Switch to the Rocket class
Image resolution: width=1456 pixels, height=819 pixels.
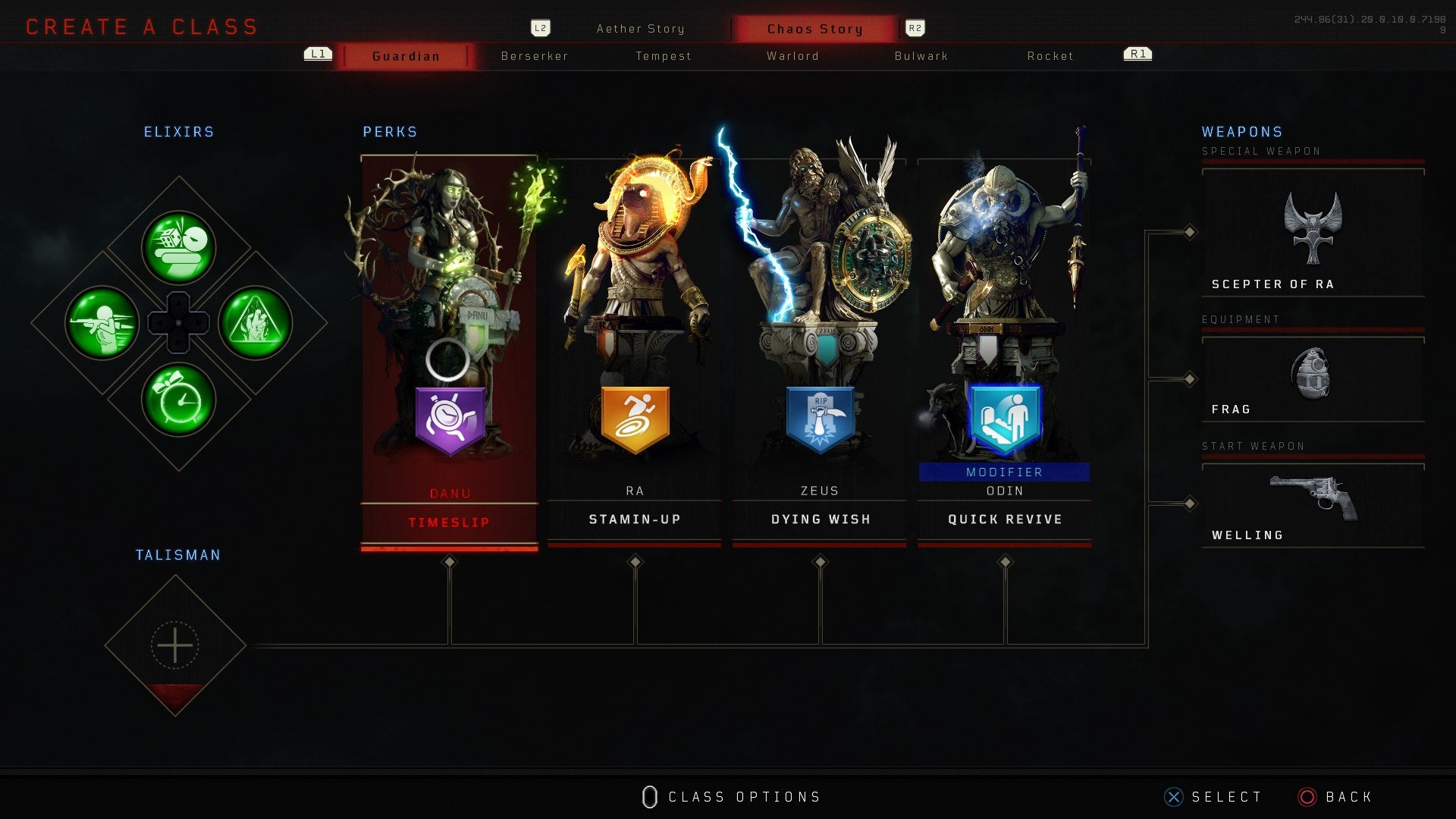[x=1050, y=55]
